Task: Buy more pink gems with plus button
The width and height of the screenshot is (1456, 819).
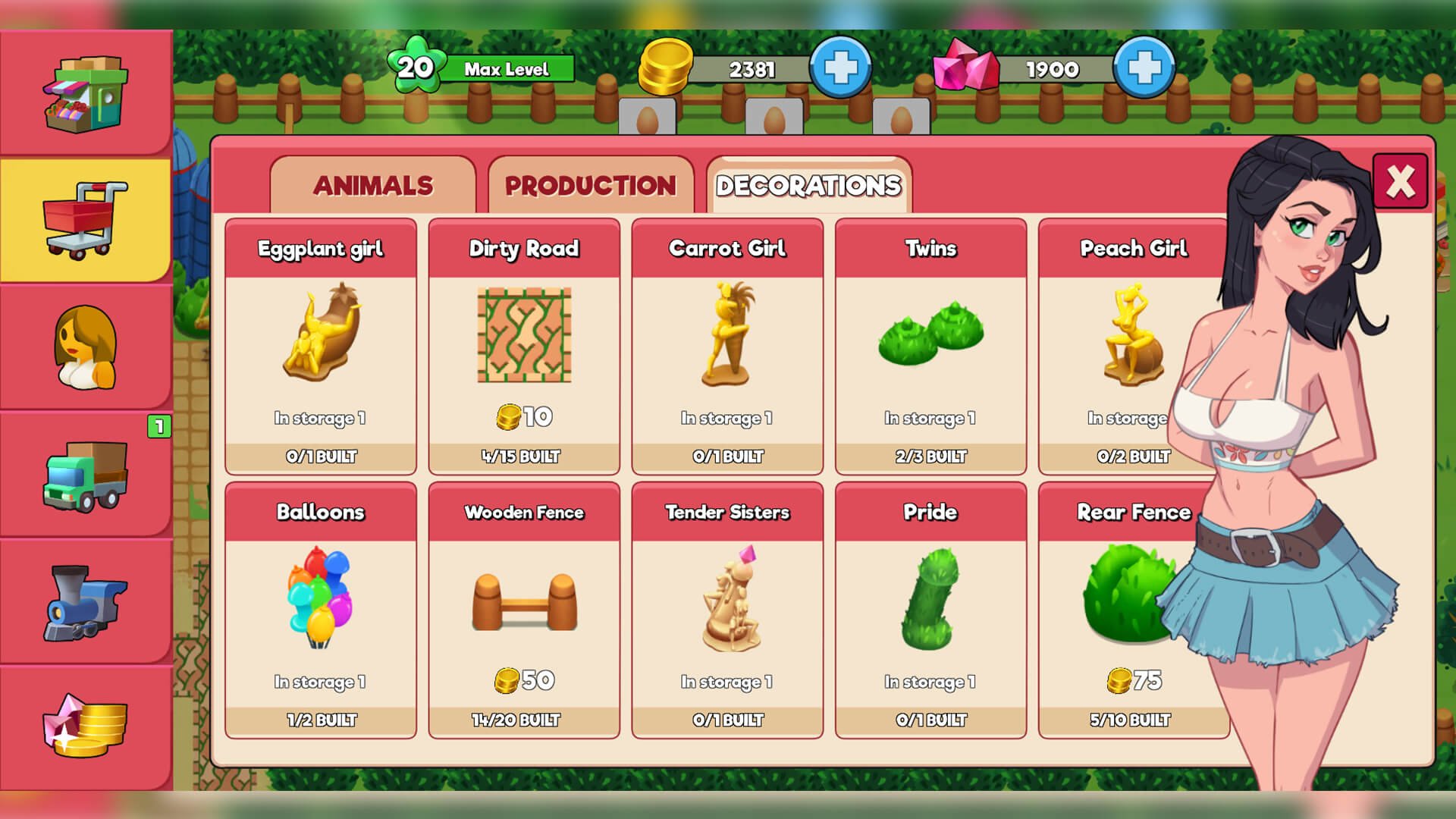Action: [1144, 68]
